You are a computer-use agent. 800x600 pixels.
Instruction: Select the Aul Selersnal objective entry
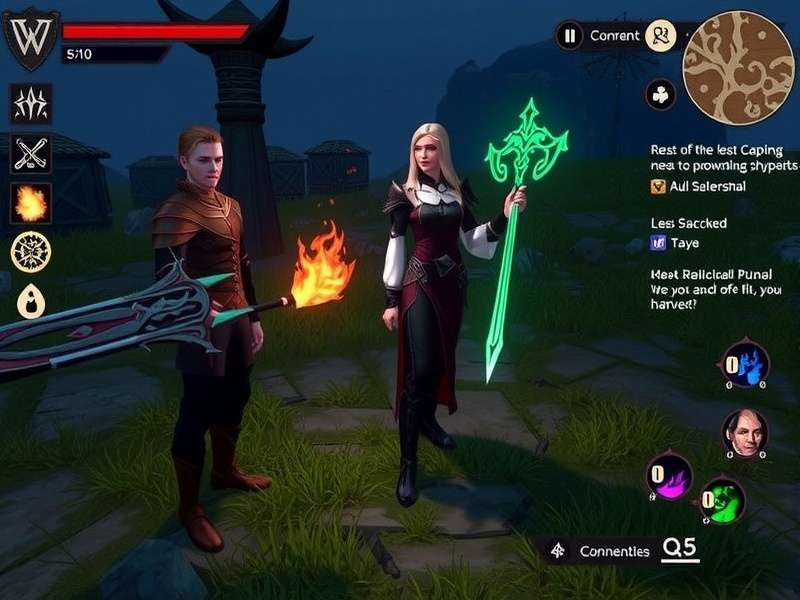tap(697, 186)
